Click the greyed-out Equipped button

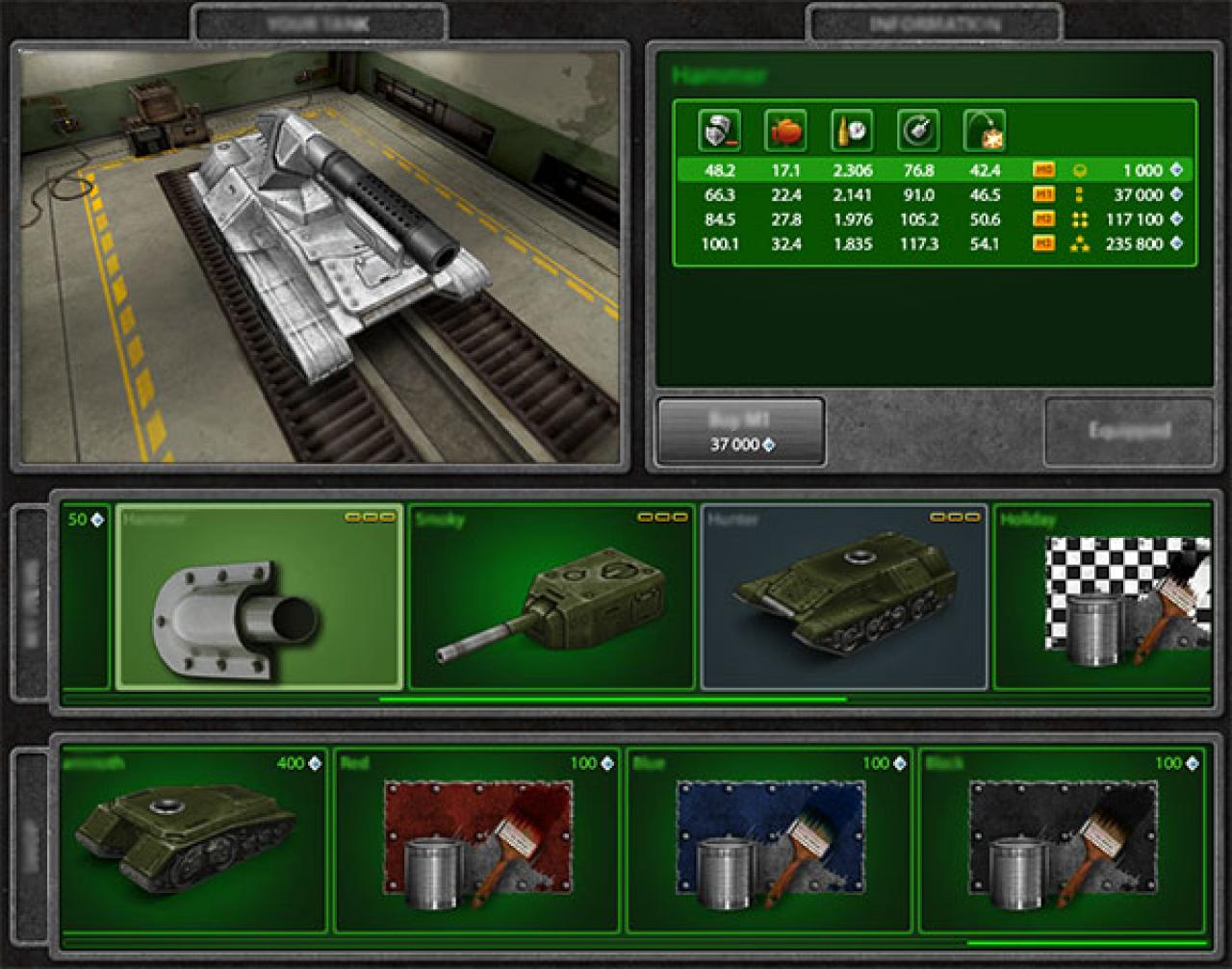pos(1128,431)
